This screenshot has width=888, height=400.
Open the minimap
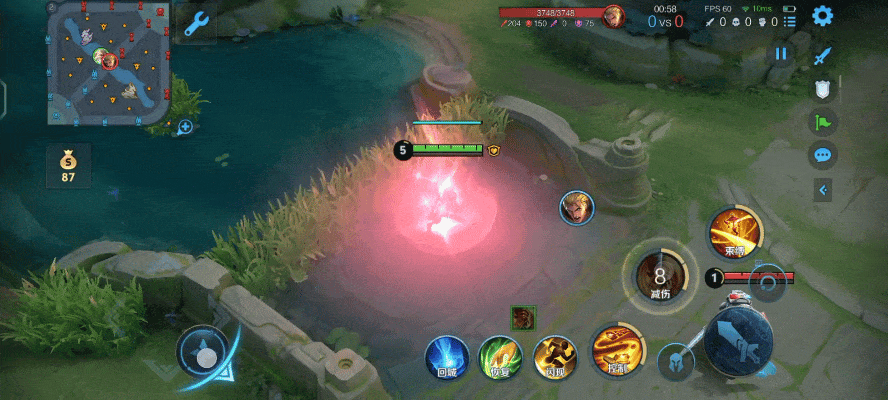[108, 62]
